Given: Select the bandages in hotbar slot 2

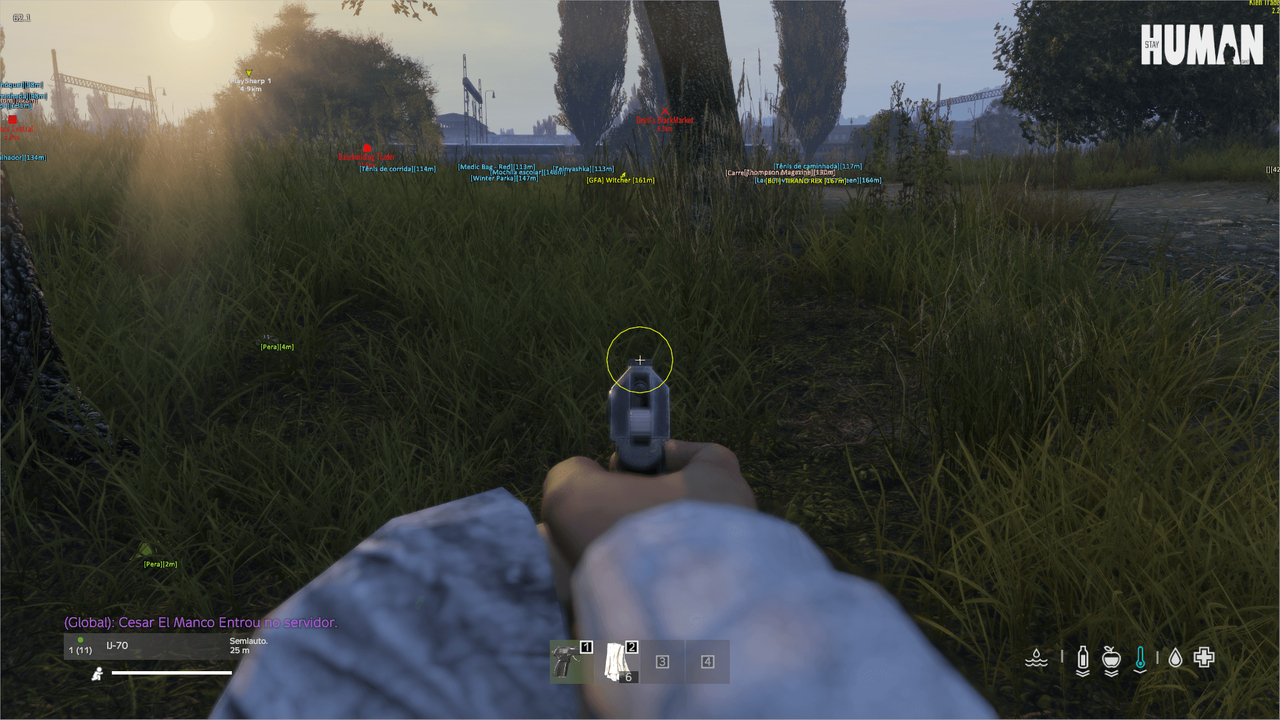Looking at the screenshot, I should click(x=615, y=661).
